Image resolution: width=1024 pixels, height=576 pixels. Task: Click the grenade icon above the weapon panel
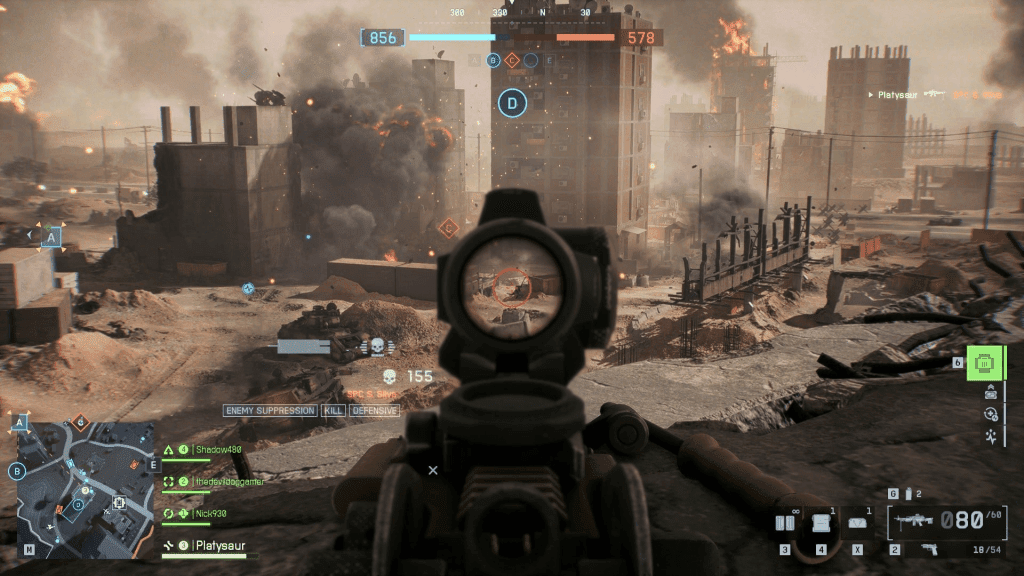(x=908, y=493)
